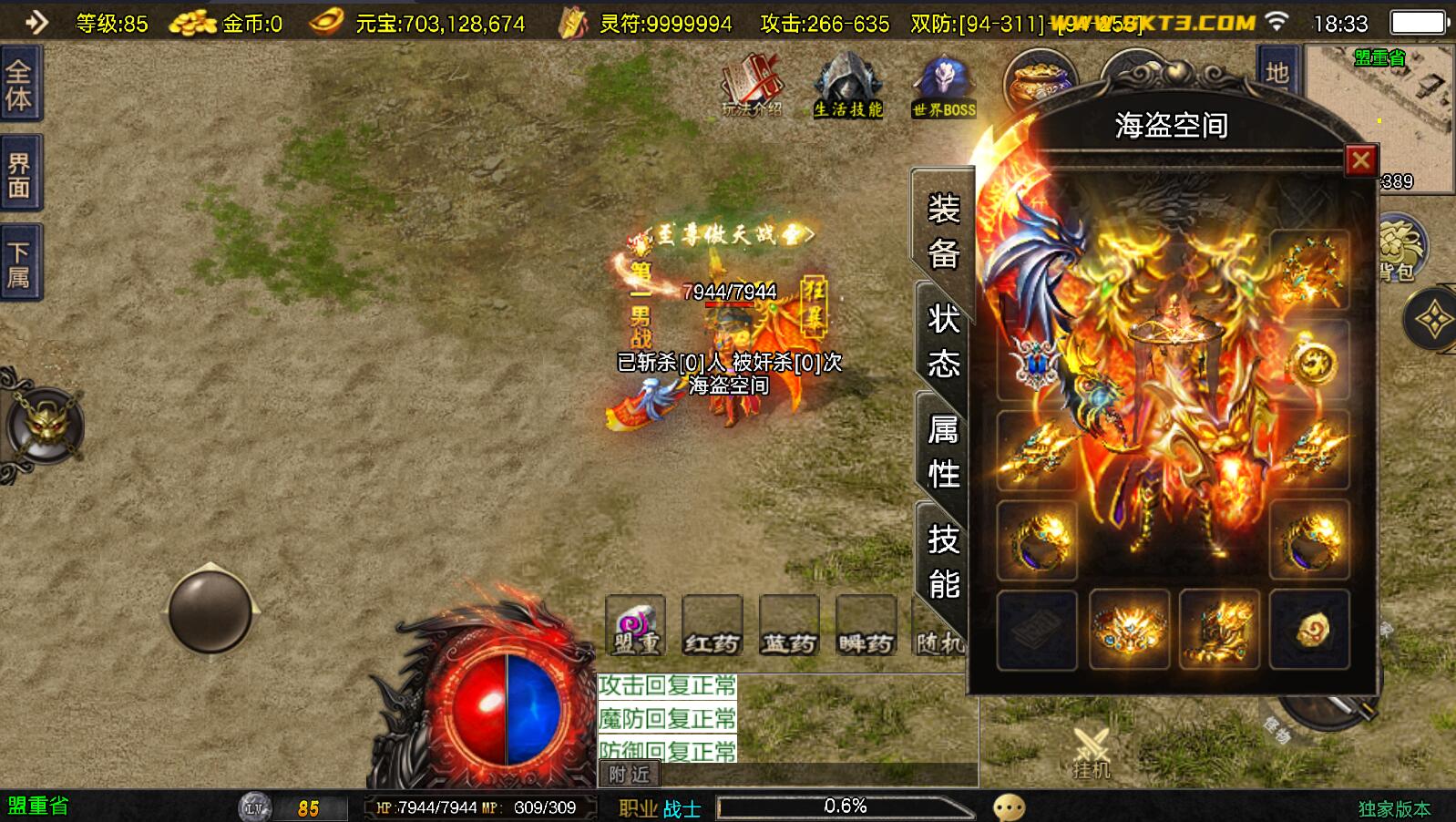Select the 技能 skills tab
This screenshot has width=1456, height=822.
(943, 560)
